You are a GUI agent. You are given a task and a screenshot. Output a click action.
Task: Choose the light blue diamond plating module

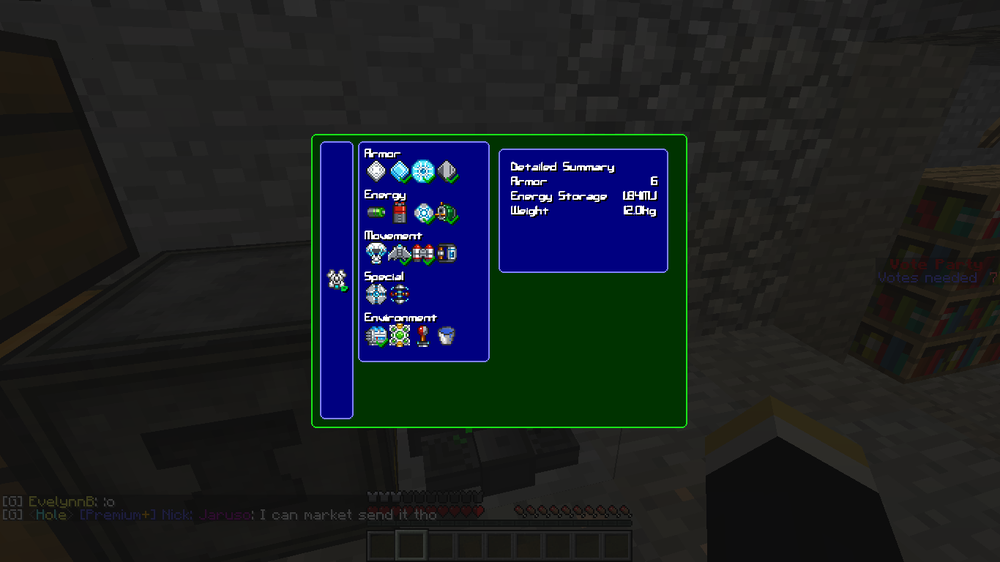click(400, 172)
